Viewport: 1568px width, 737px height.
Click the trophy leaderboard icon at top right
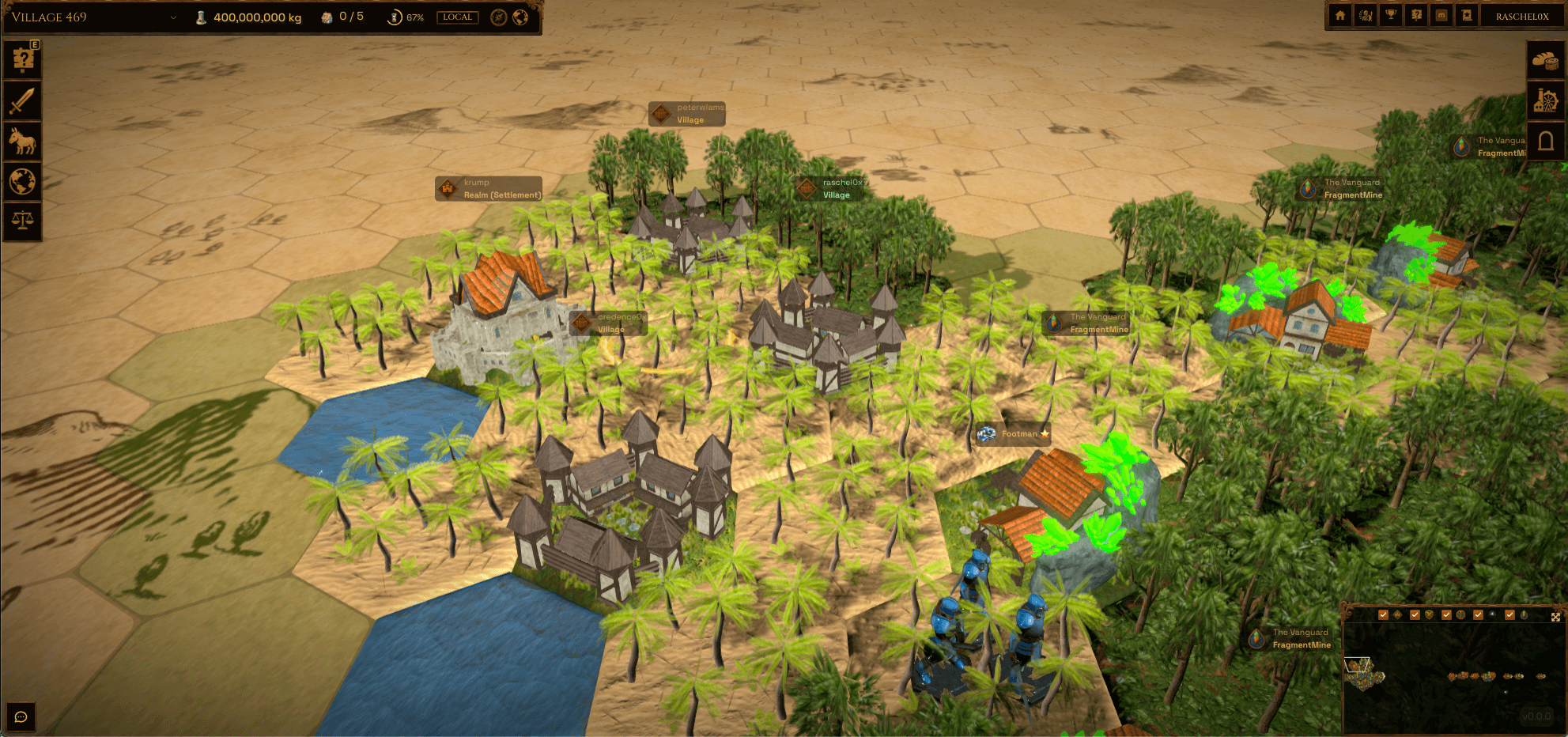point(1390,15)
